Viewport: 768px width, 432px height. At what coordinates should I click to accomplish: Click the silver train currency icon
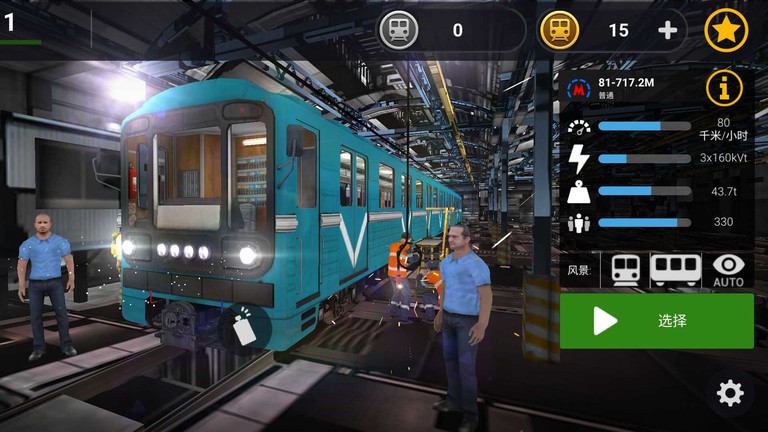tap(398, 30)
